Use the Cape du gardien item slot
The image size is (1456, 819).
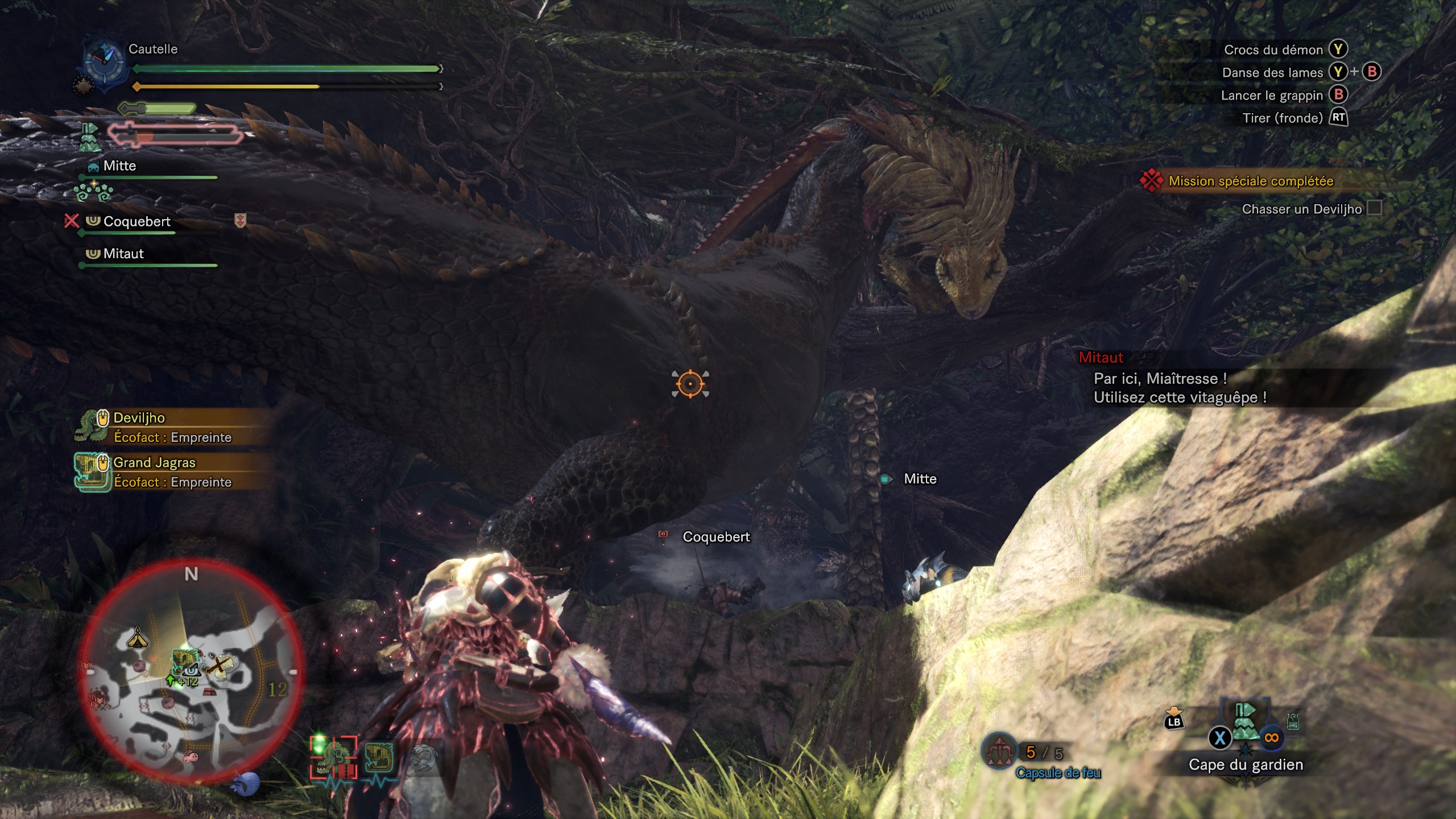point(1246,722)
